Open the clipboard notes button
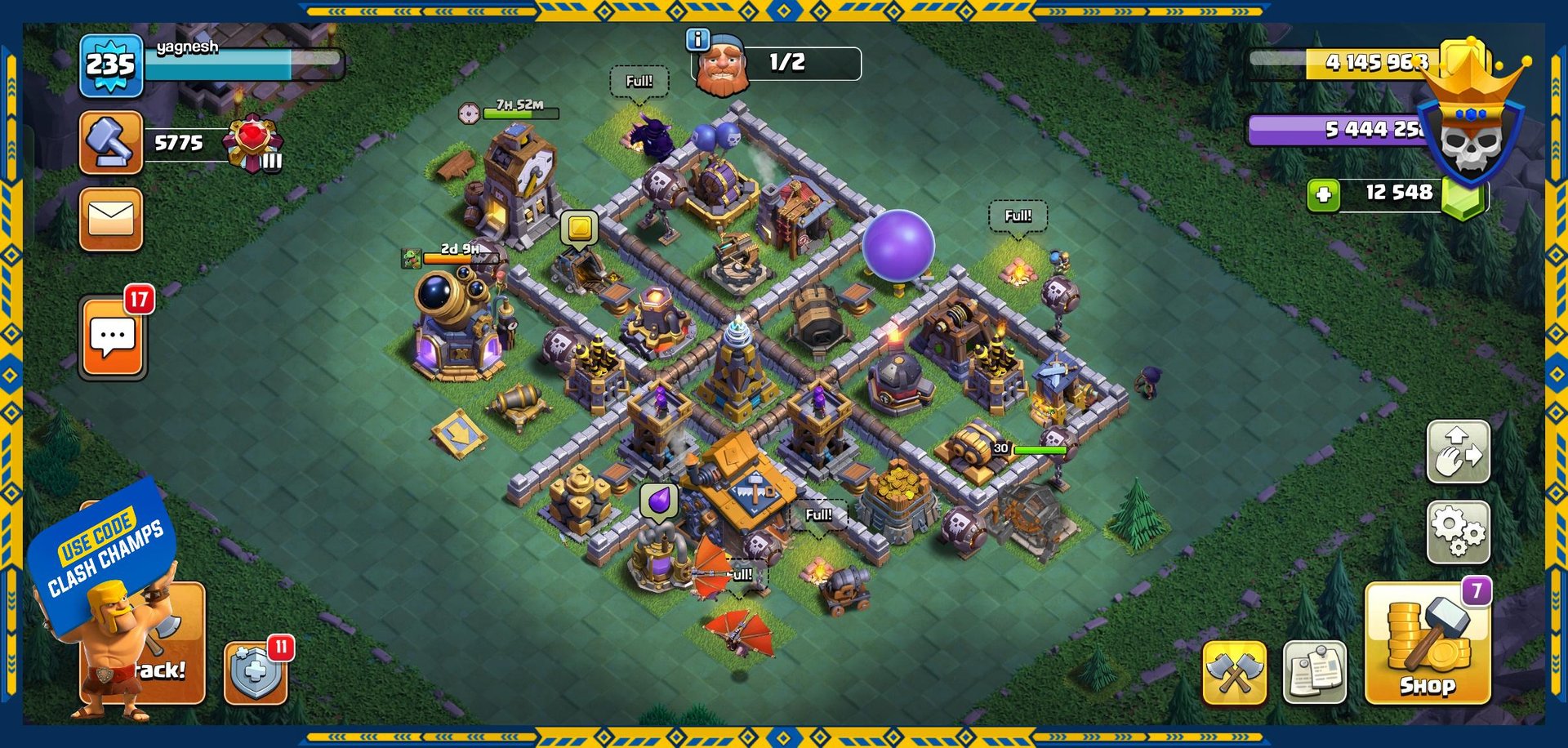The height and width of the screenshot is (748, 1568). tap(1314, 673)
